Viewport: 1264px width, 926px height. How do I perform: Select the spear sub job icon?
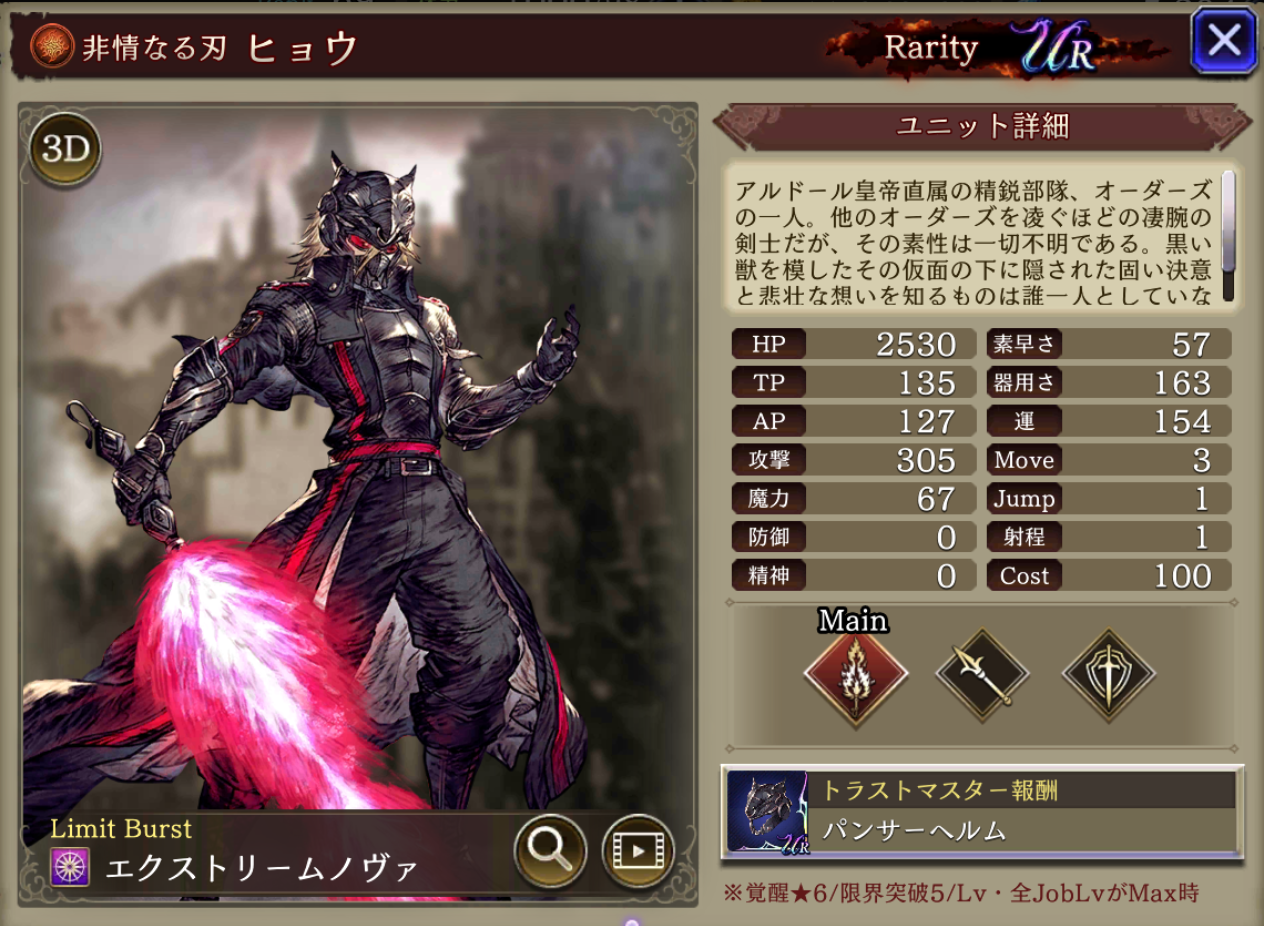tap(982, 677)
